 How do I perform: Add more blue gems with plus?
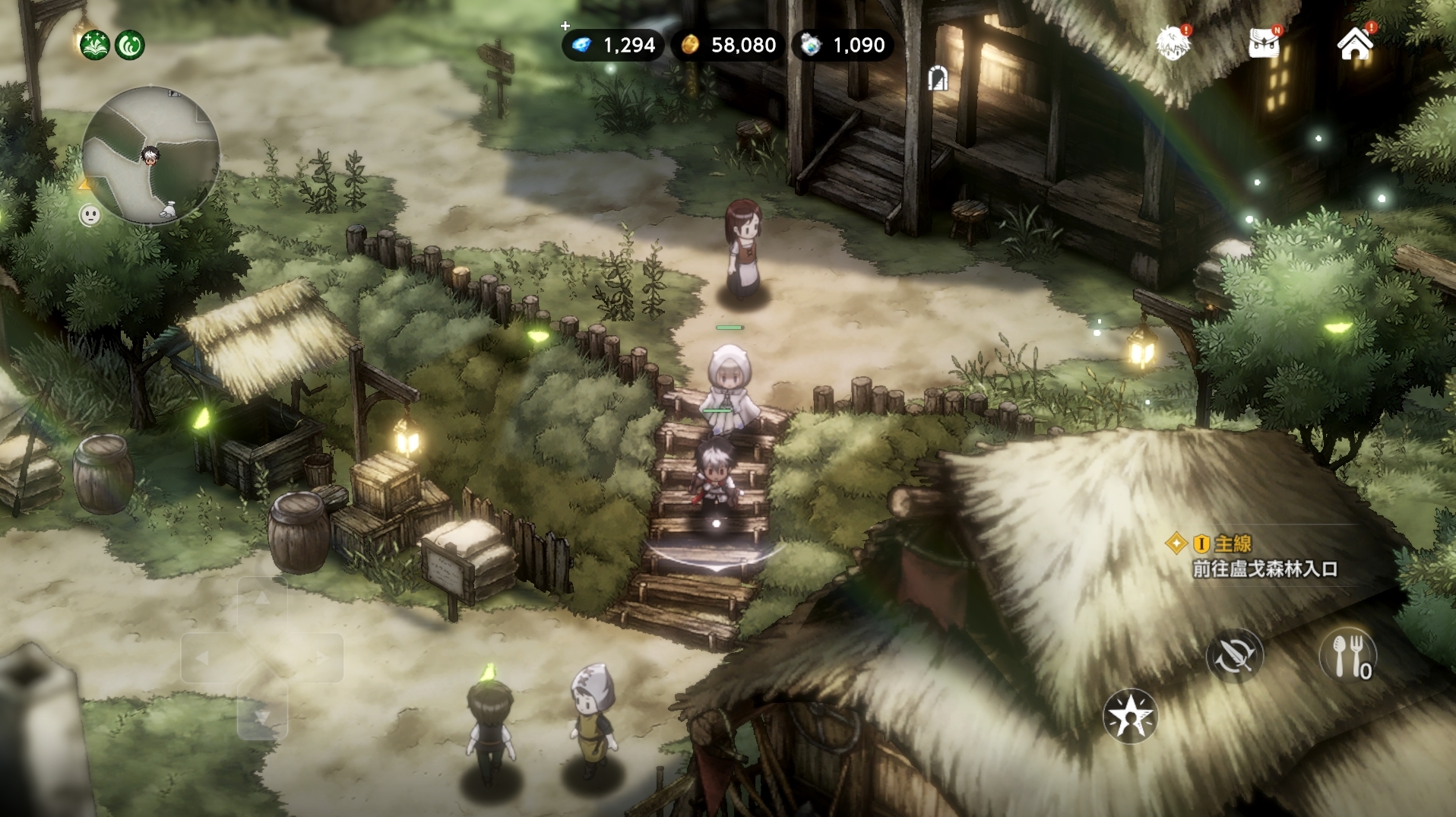tap(565, 27)
